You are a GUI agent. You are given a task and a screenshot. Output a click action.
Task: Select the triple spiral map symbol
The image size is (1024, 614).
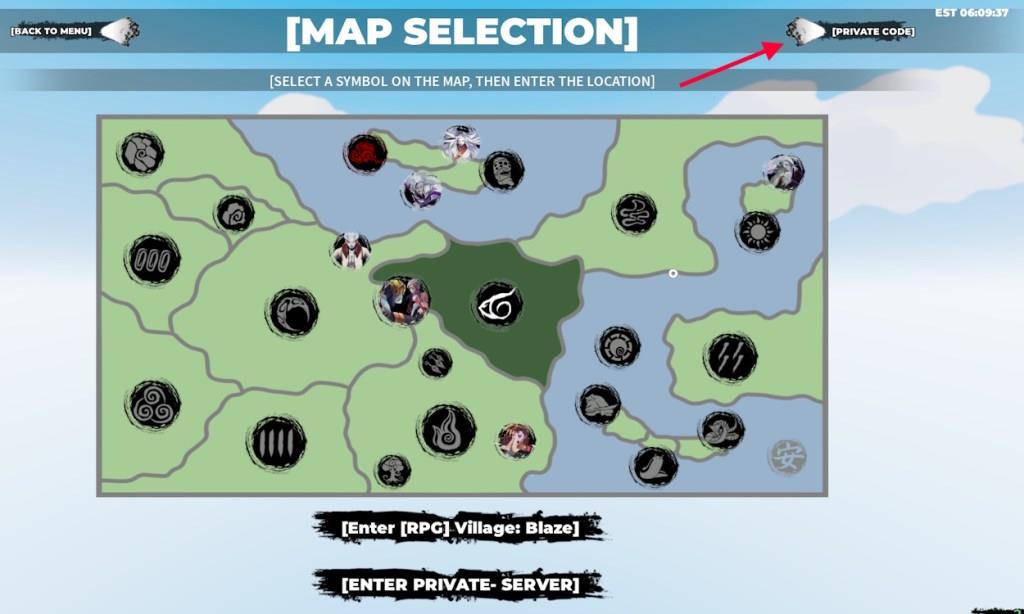(x=154, y=404)
